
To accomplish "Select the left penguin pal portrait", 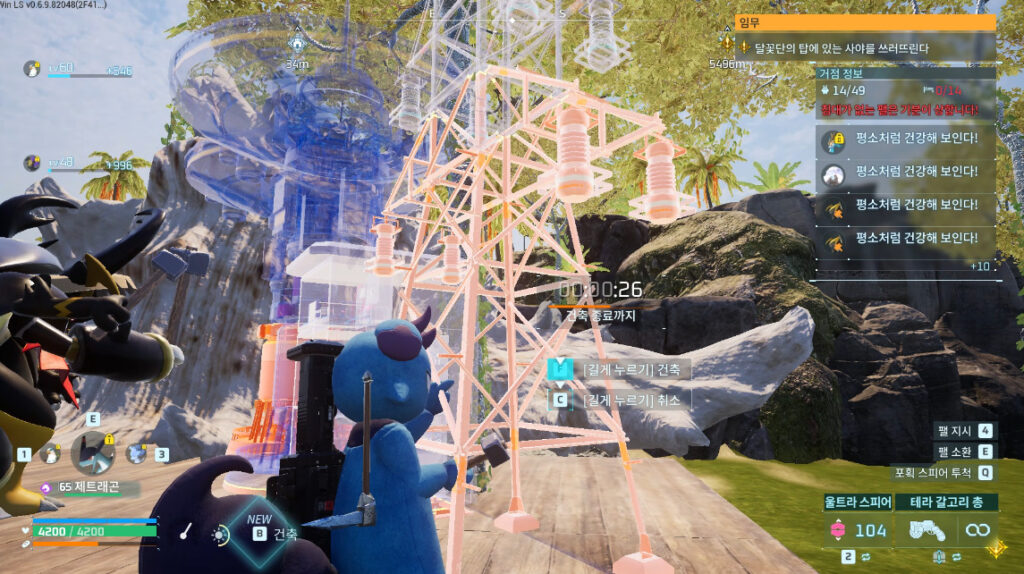I will (x=49, y=453).
